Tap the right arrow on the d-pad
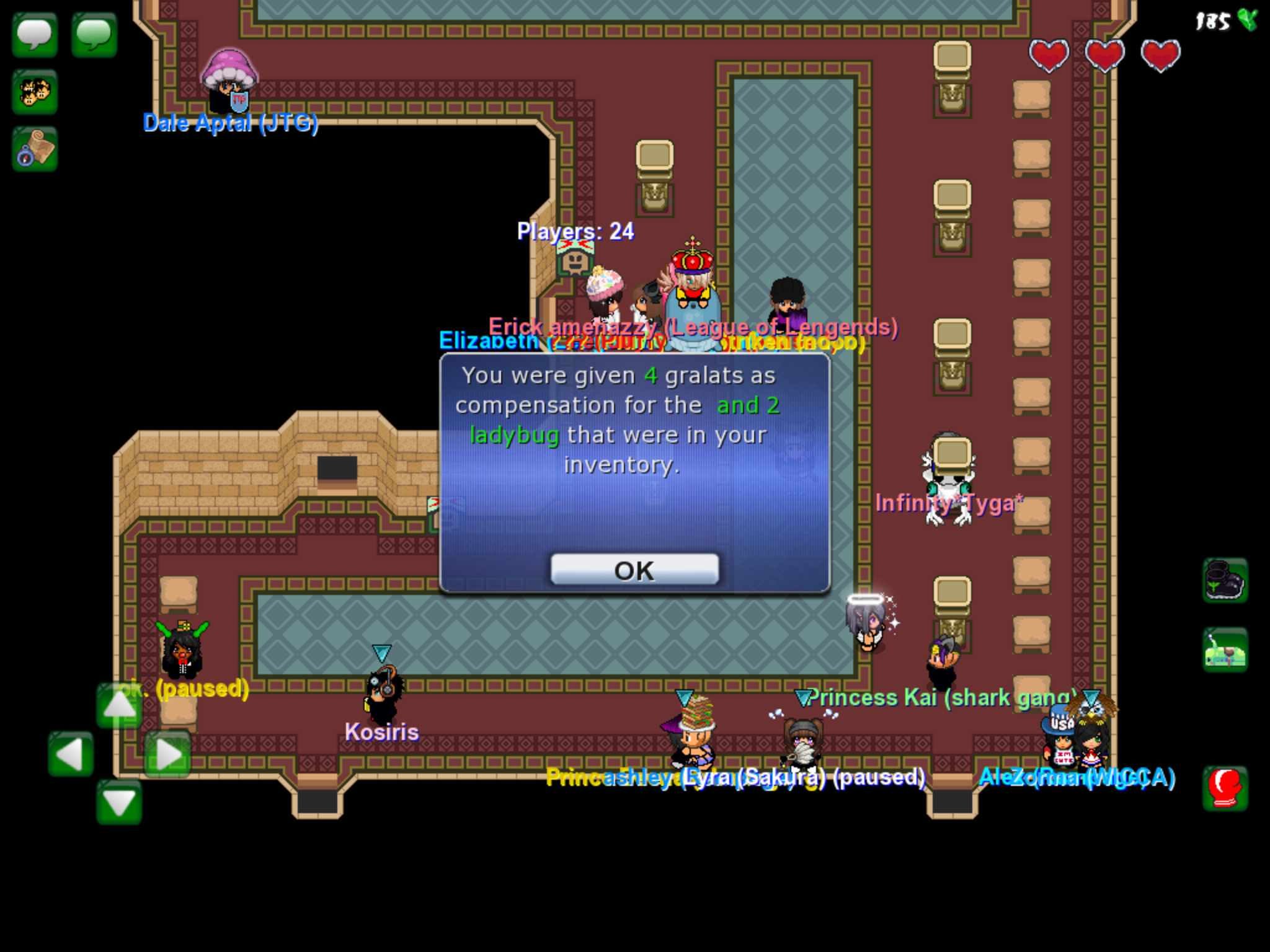 point(167,754)
